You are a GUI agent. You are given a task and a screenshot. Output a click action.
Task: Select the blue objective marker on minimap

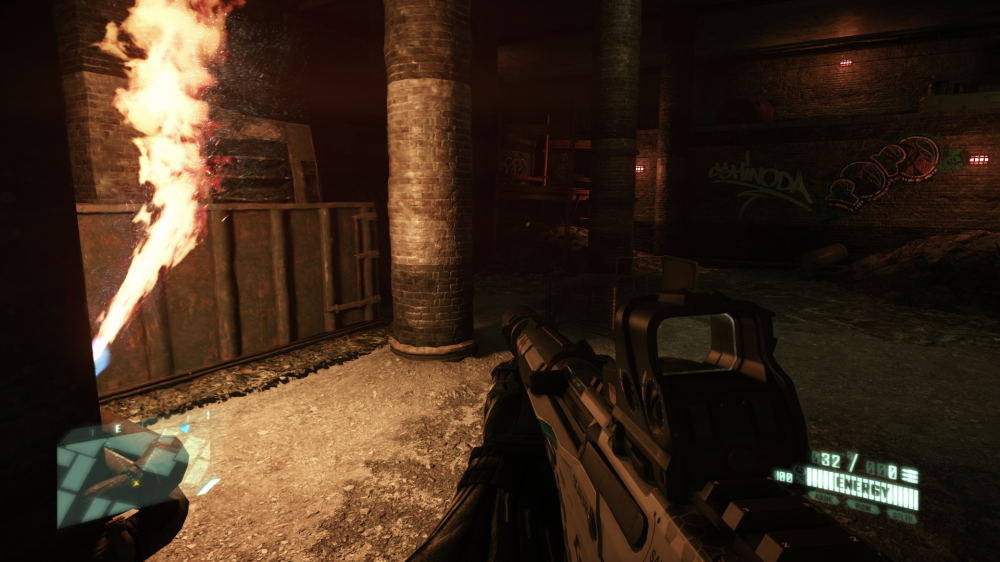pos(184,429)
